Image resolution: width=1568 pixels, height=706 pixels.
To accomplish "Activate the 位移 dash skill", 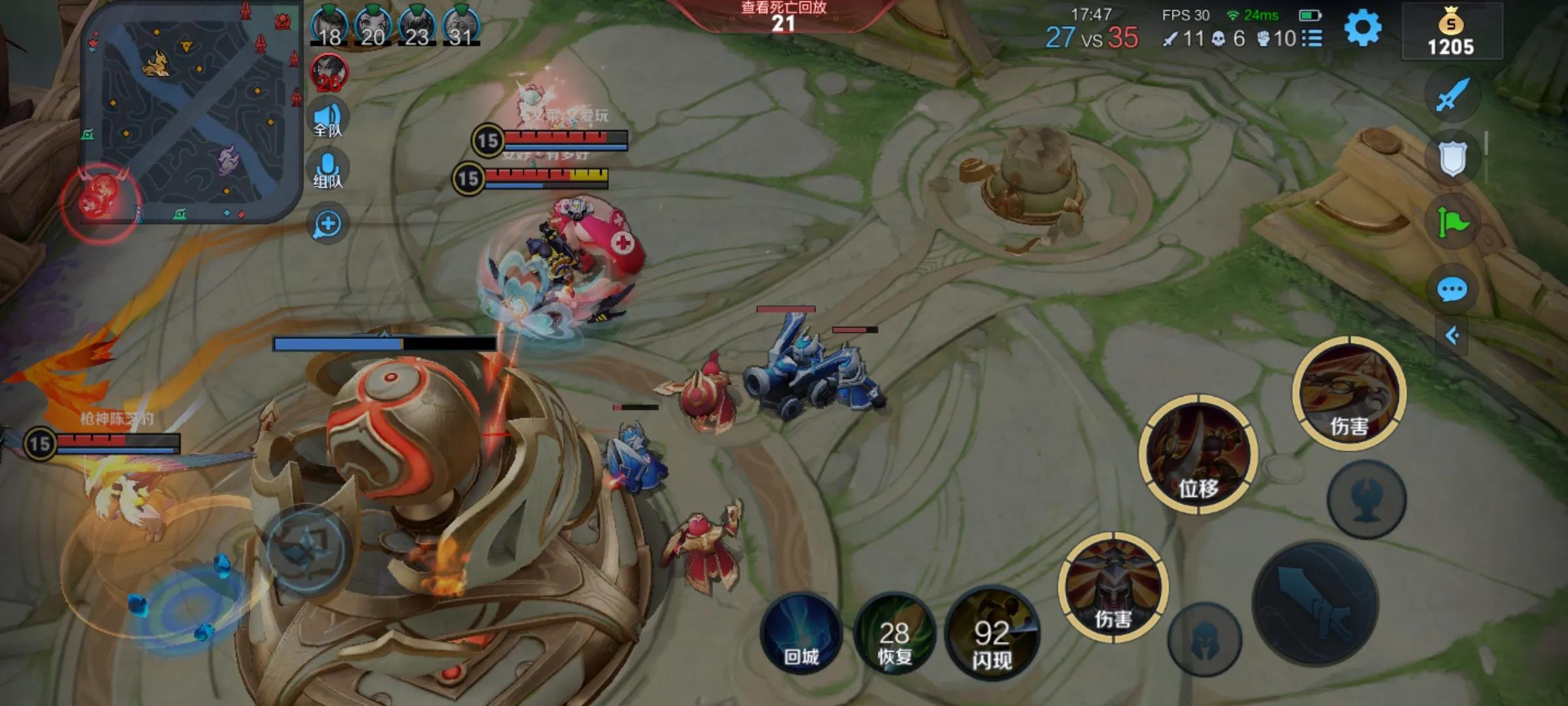I will click(x=1198, y=454).
